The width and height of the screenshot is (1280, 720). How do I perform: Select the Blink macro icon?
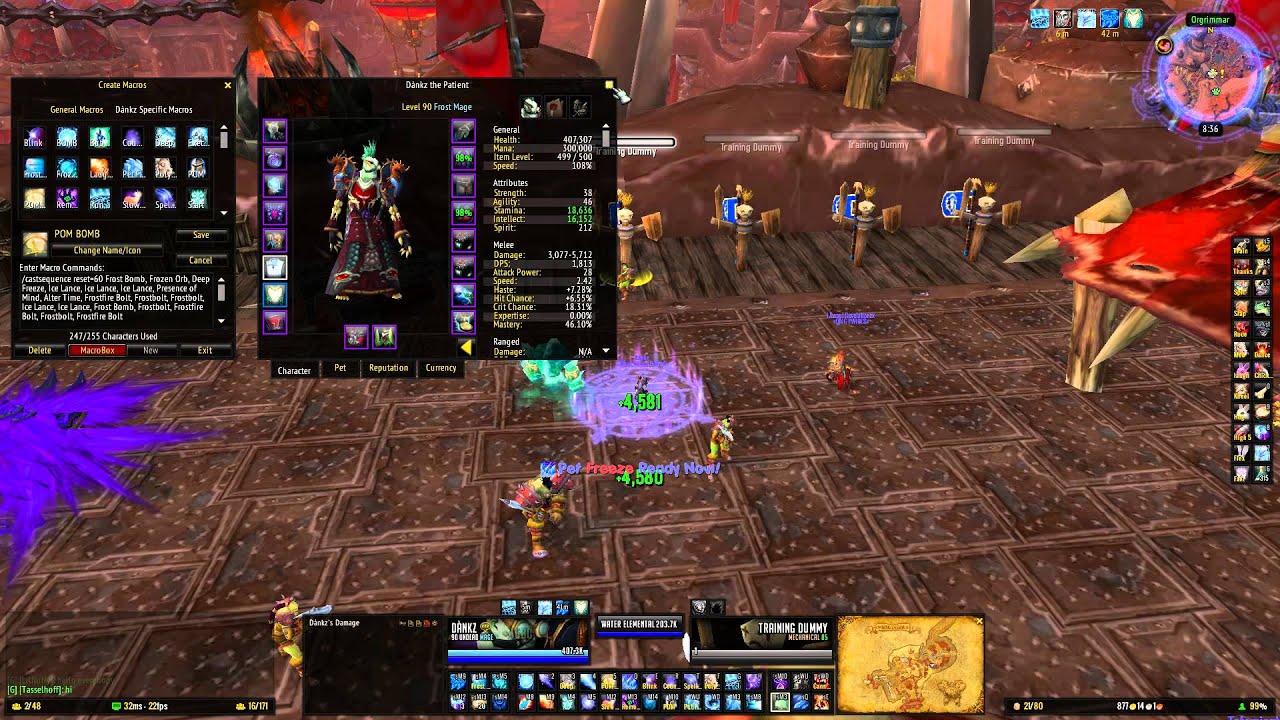34,138
